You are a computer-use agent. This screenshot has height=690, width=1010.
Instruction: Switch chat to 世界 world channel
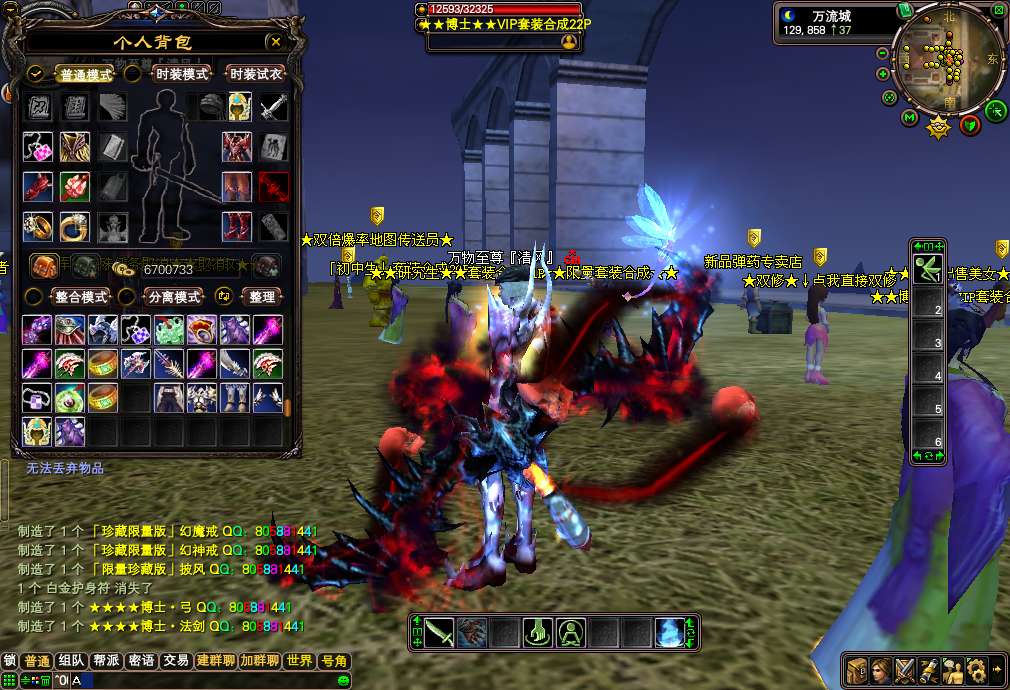[299, 661]
